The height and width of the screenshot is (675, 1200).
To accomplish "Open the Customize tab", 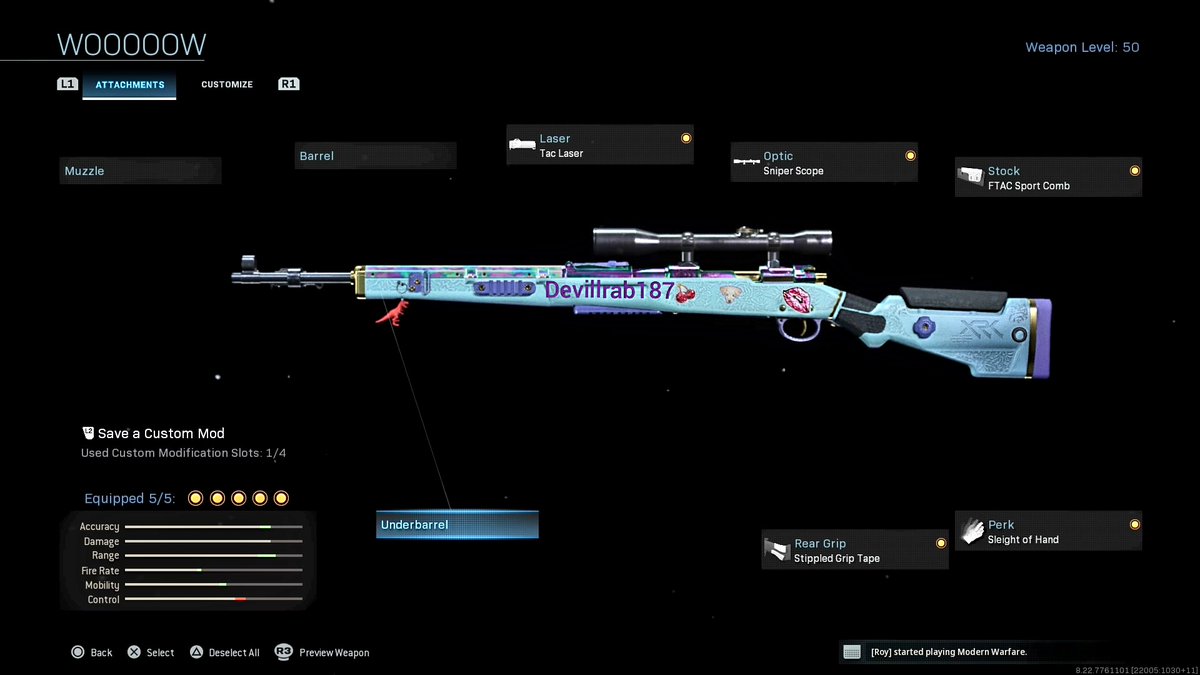I will pyautogui.click(x=227, y=85).
